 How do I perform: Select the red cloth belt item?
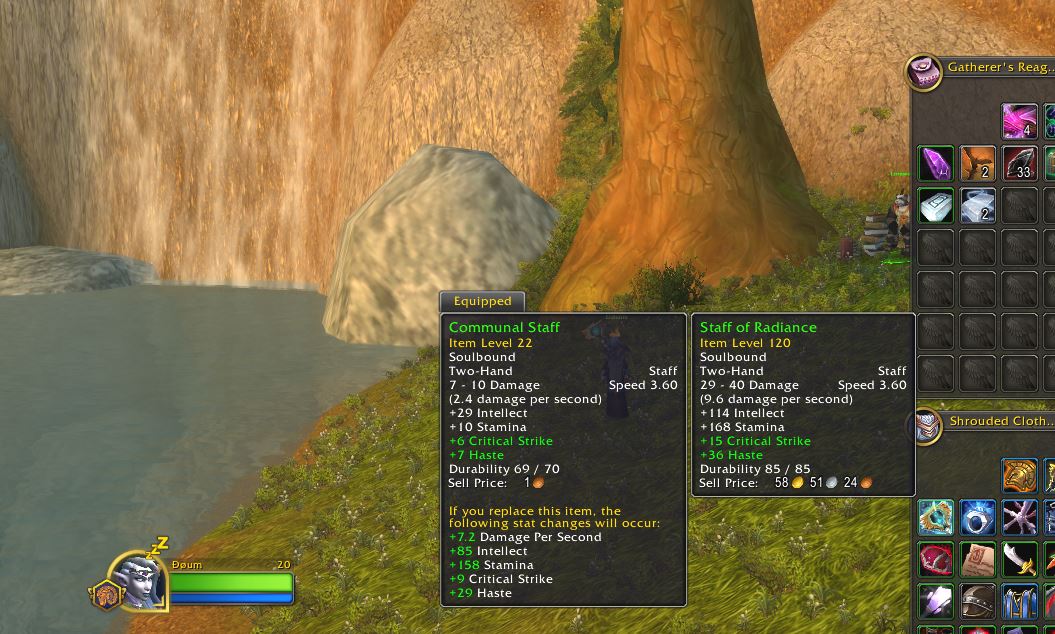(936, 559)
